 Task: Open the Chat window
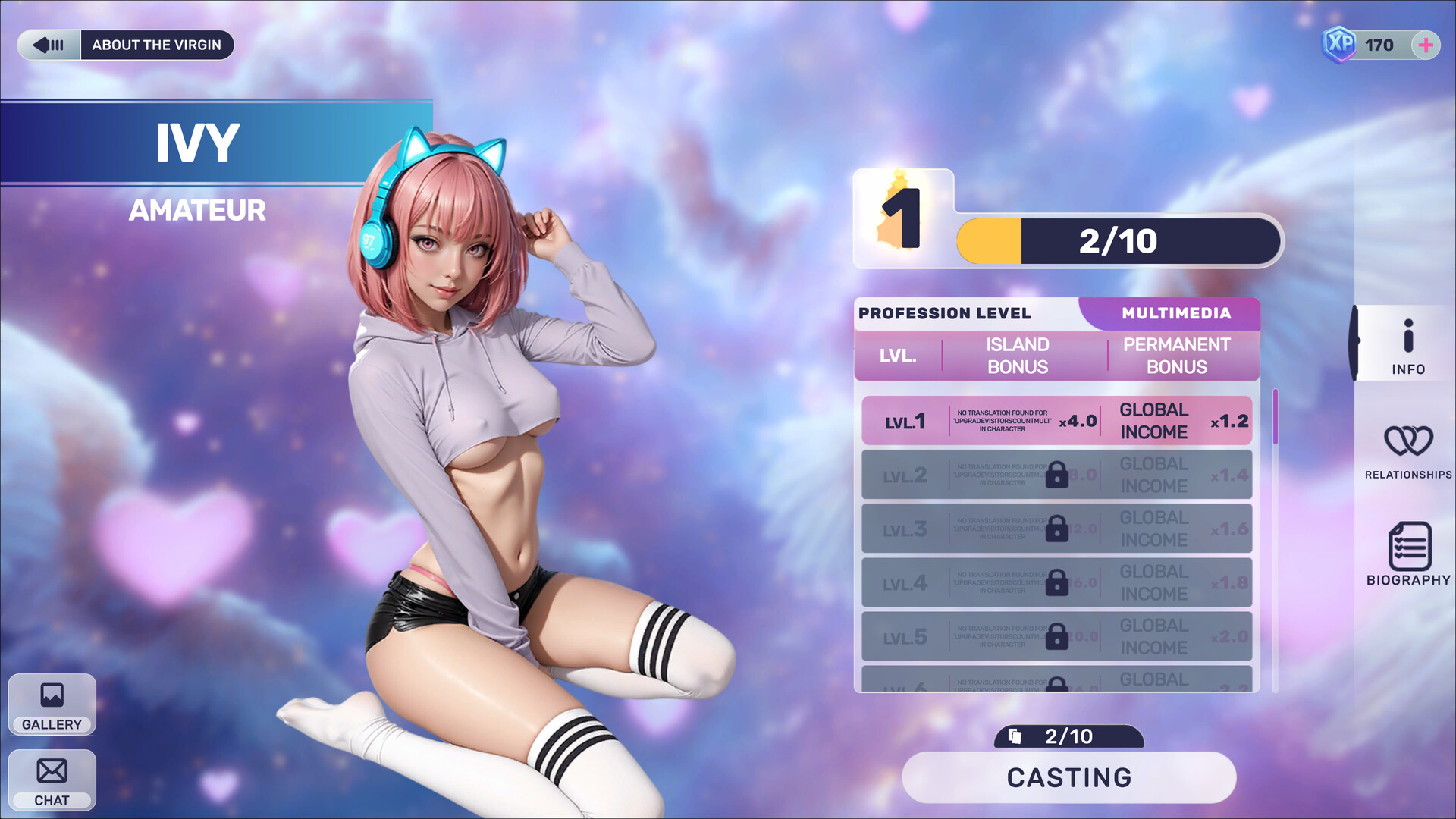click(x=51, y=779)
